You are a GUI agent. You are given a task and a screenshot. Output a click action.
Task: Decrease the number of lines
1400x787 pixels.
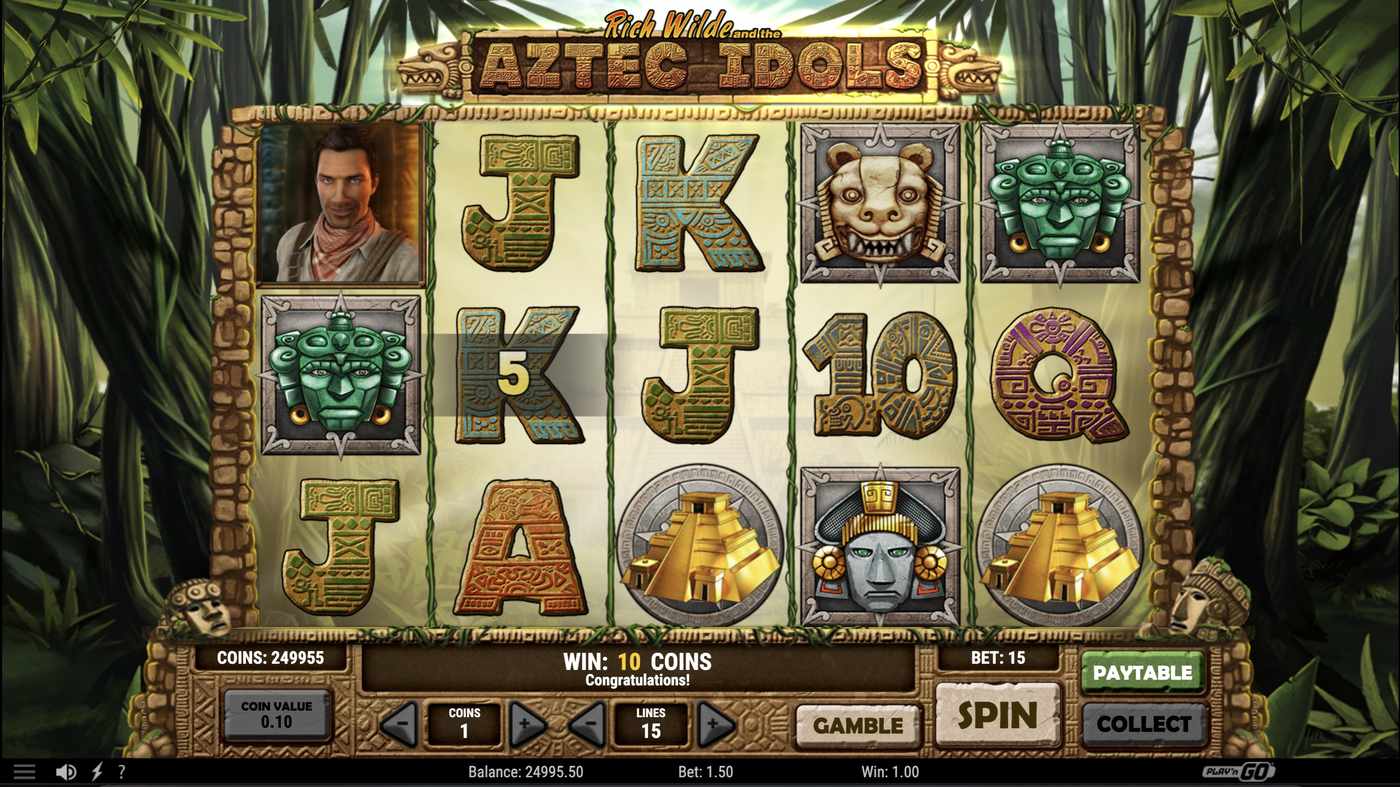tap(587, 723)
